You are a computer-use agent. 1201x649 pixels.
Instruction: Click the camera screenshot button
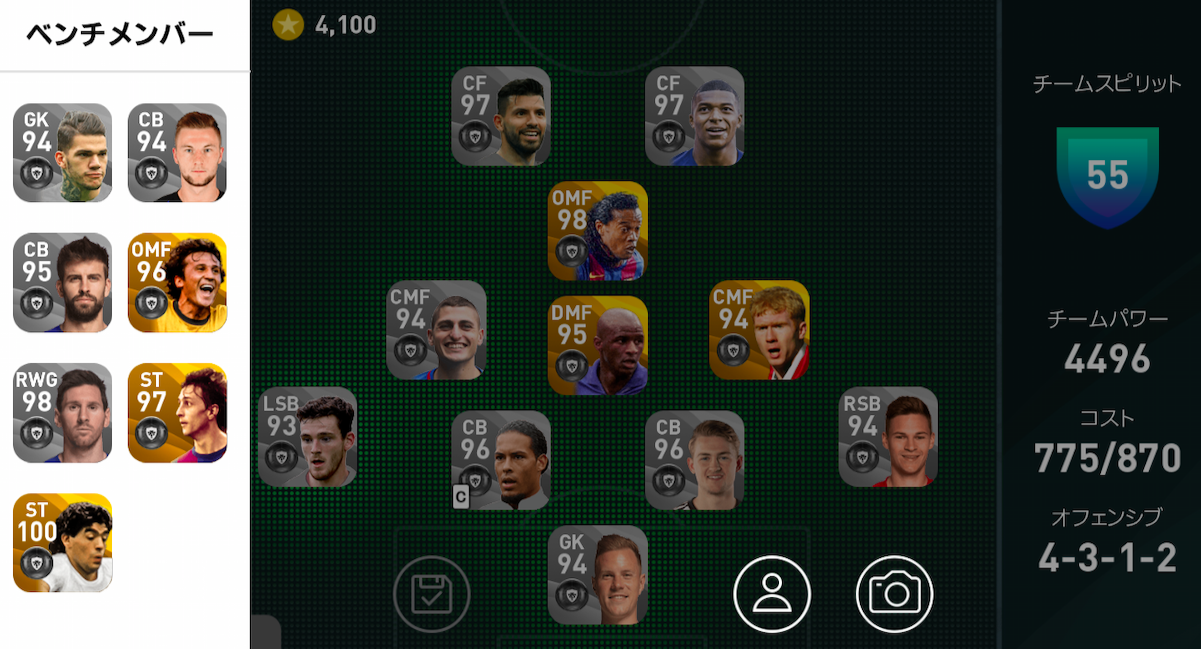[x=894, y=594]
